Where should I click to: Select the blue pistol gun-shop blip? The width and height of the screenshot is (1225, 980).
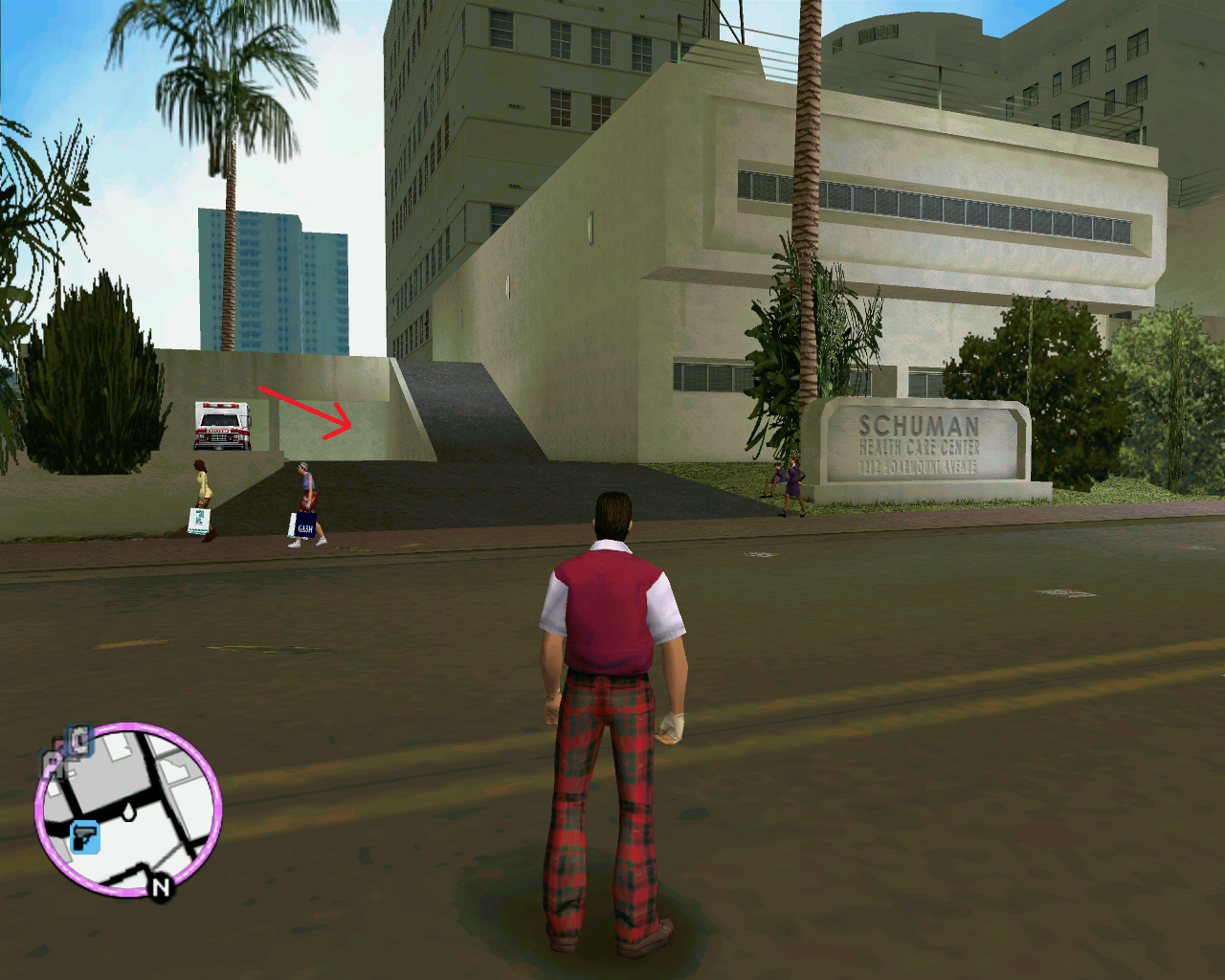[85, 837]
